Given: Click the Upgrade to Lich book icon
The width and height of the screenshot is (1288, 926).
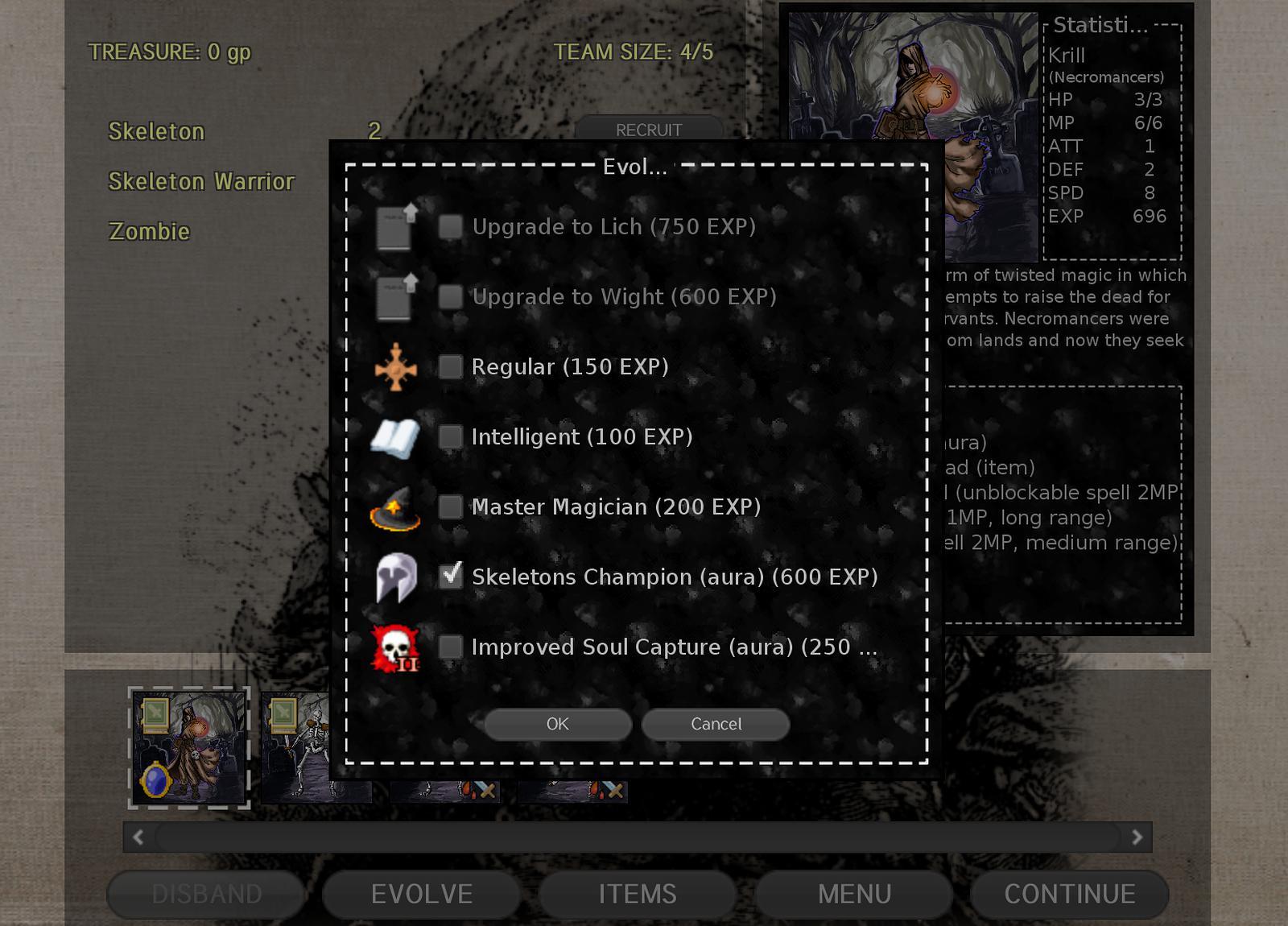Looking at the screenshot, I should (x=396, y=226).
